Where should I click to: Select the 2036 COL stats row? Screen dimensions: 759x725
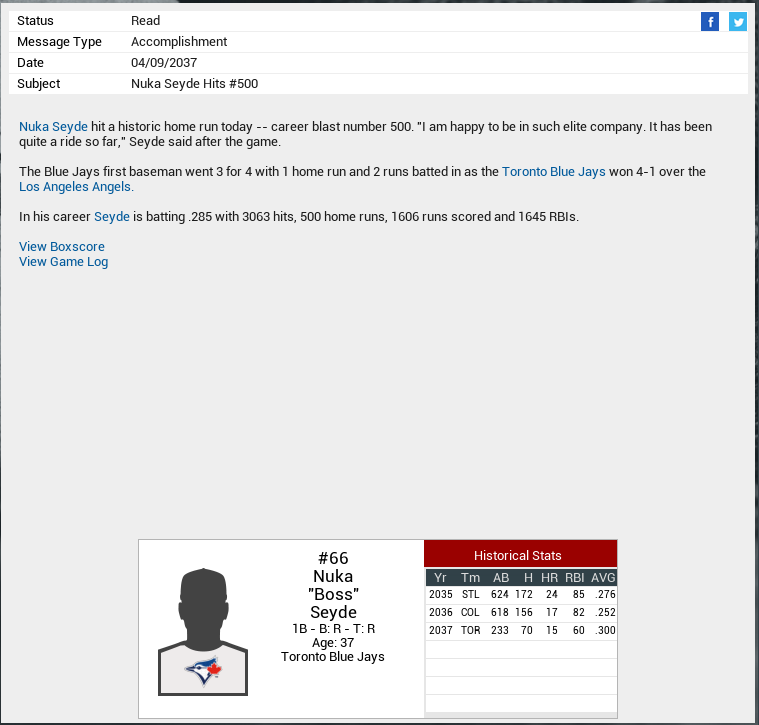pyautogui.click(x=520, y=613)
